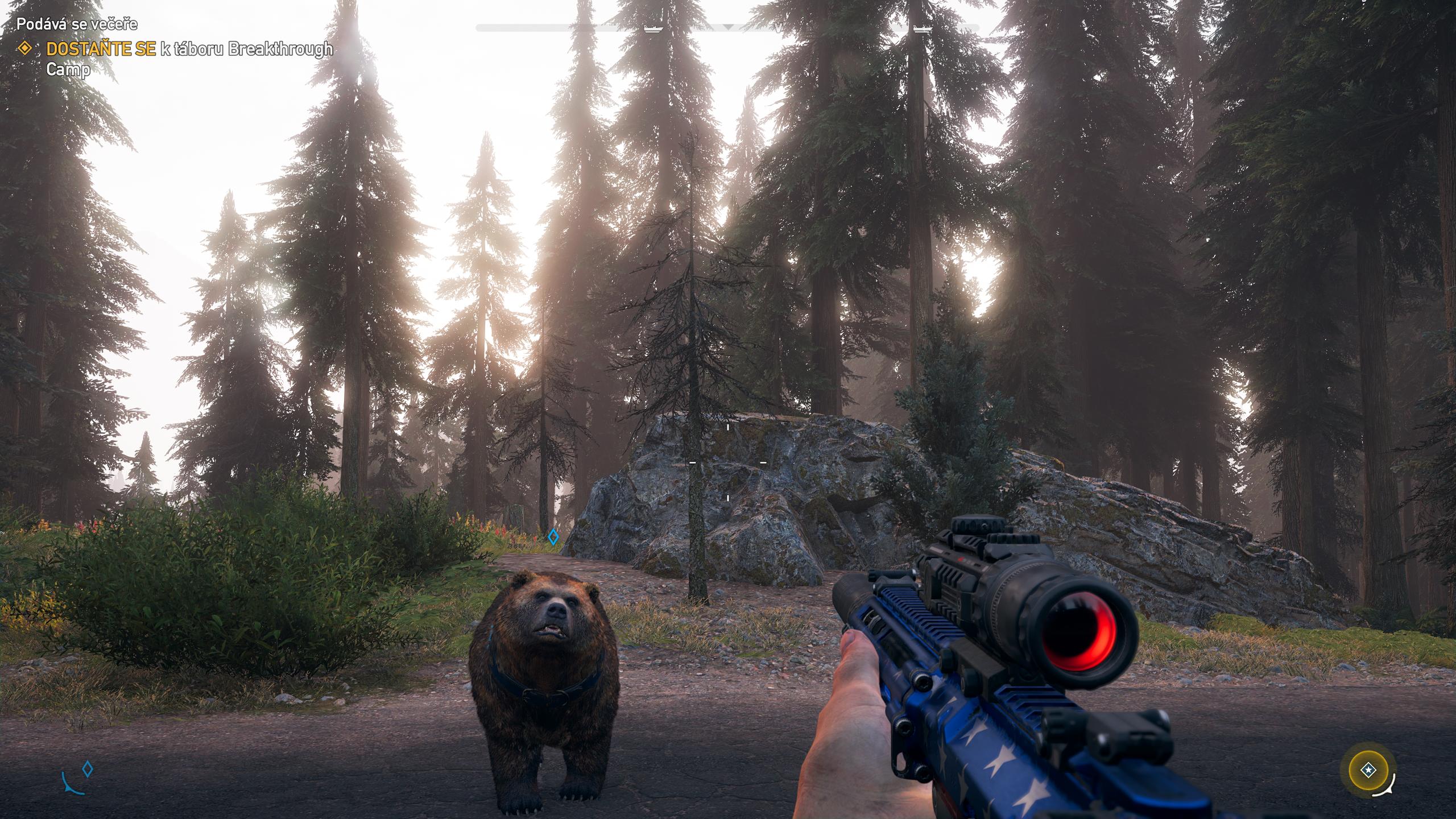
Task: Open the mission title Podává se večeře
Action: pyautogui.click(x=77, y=24)
